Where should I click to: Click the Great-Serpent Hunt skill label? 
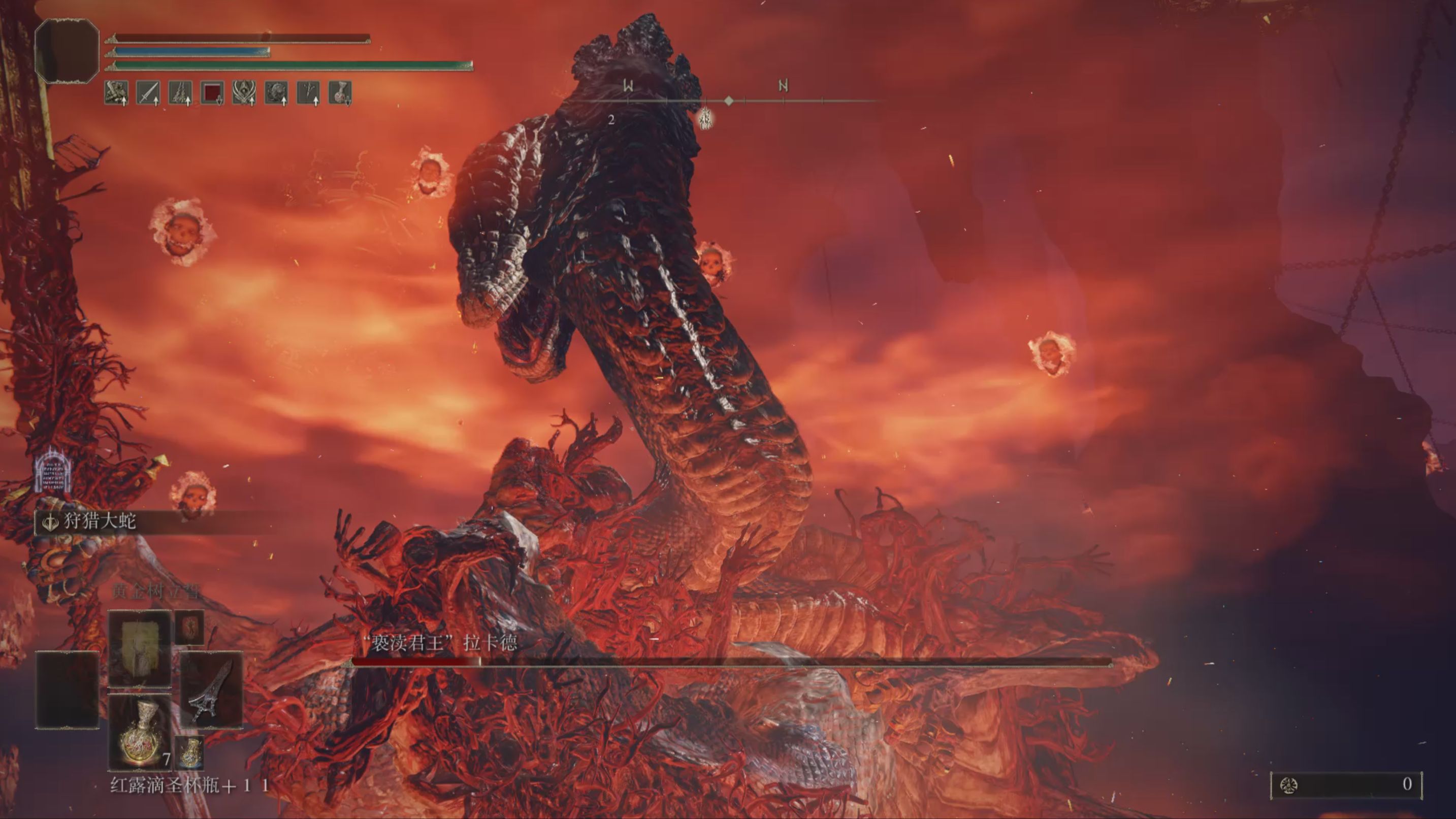(100, 521)
